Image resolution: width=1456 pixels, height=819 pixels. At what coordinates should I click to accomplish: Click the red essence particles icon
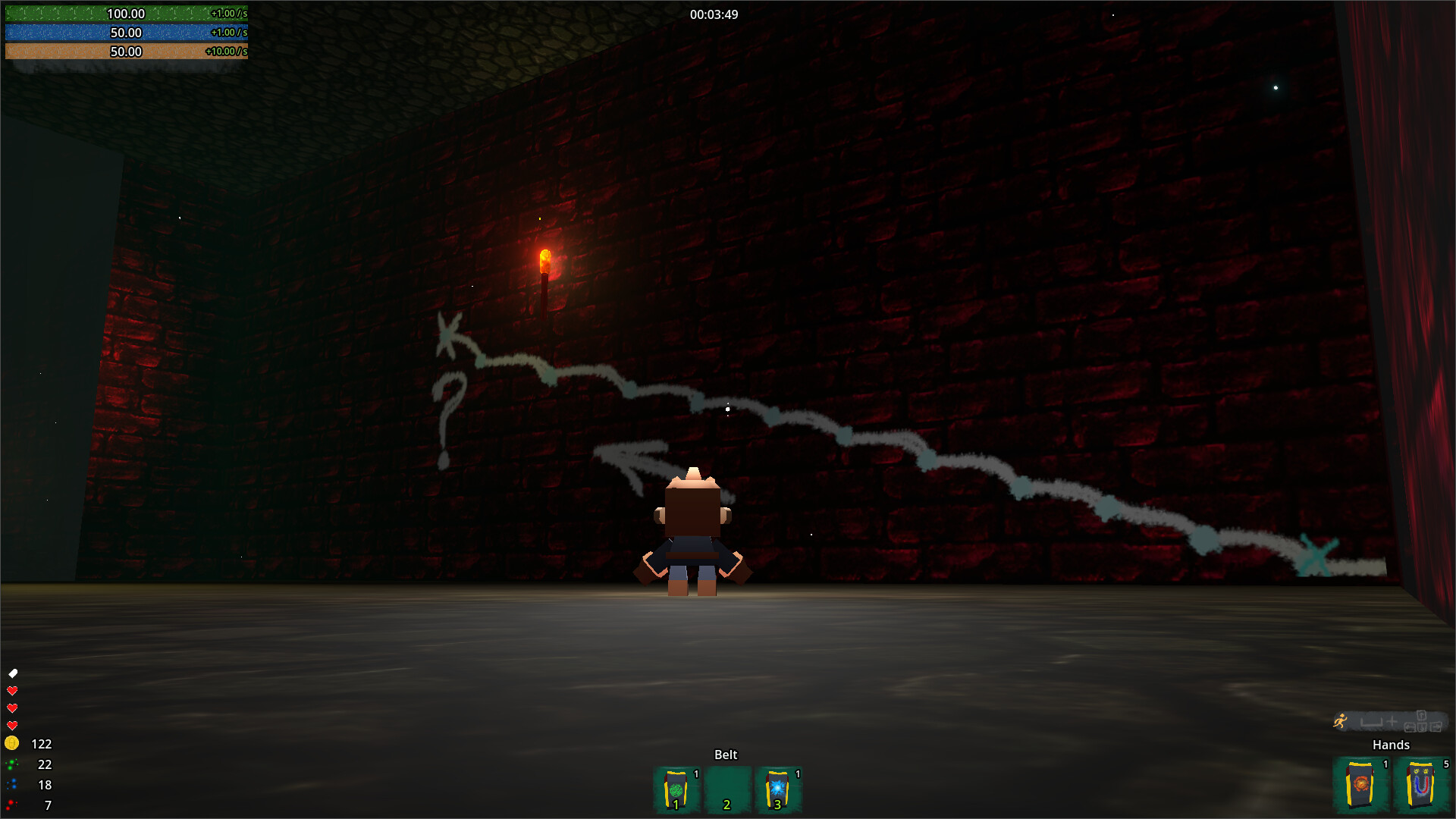(x=12, y=805)
